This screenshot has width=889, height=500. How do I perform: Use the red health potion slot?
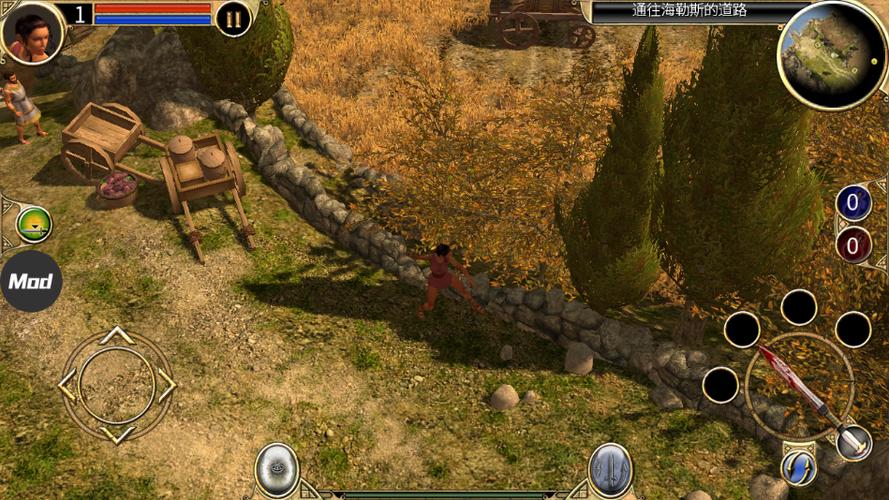pos(853,244)
